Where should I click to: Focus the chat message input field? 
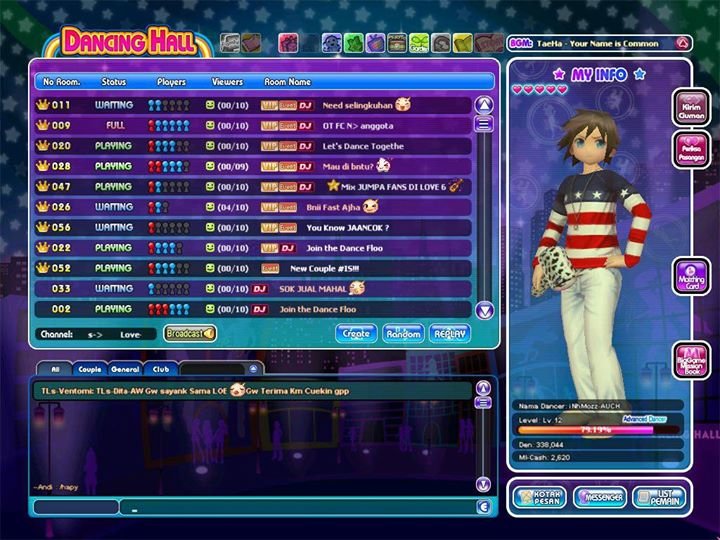click(x=300, y=507)
